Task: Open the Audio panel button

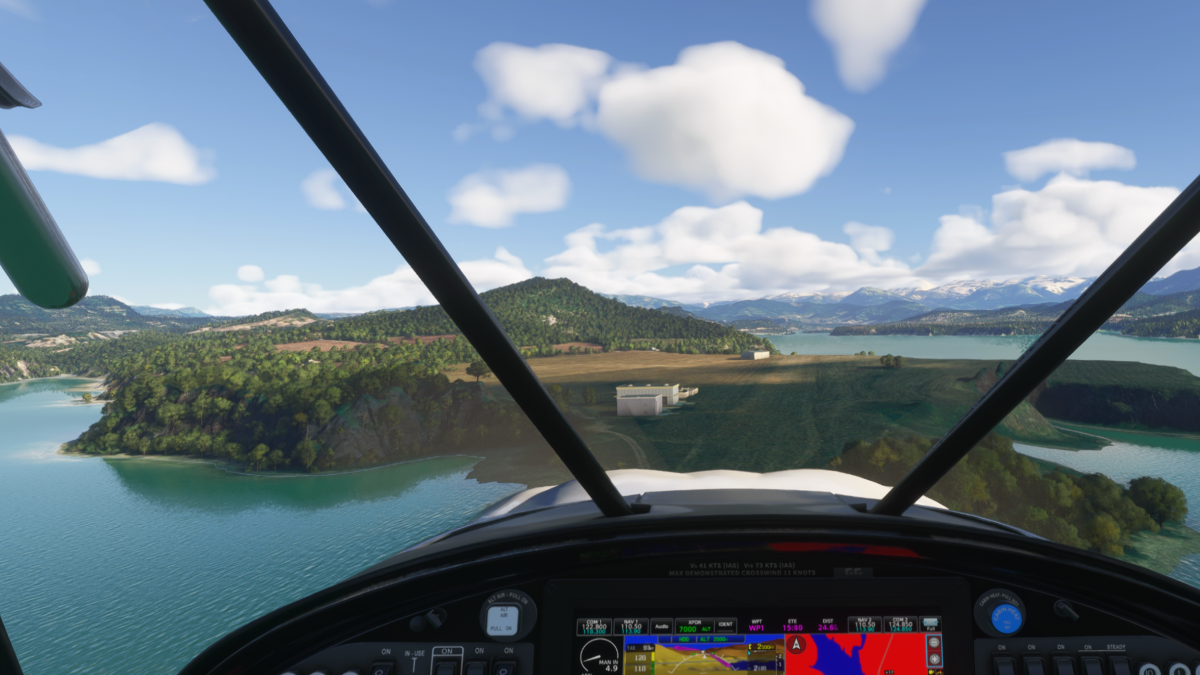Action: tap(661, 625)
